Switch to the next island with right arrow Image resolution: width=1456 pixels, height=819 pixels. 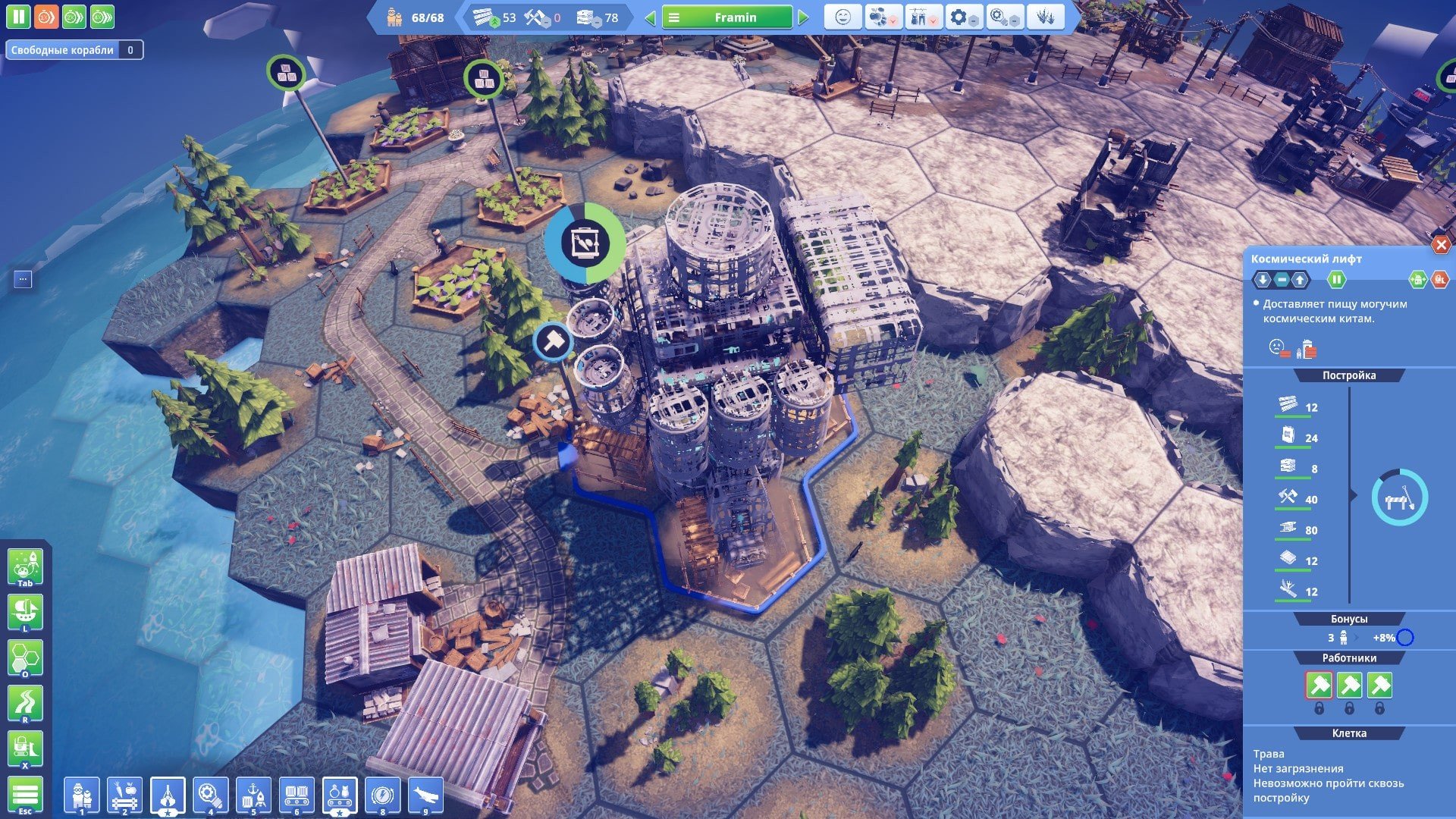coord(805,17)
